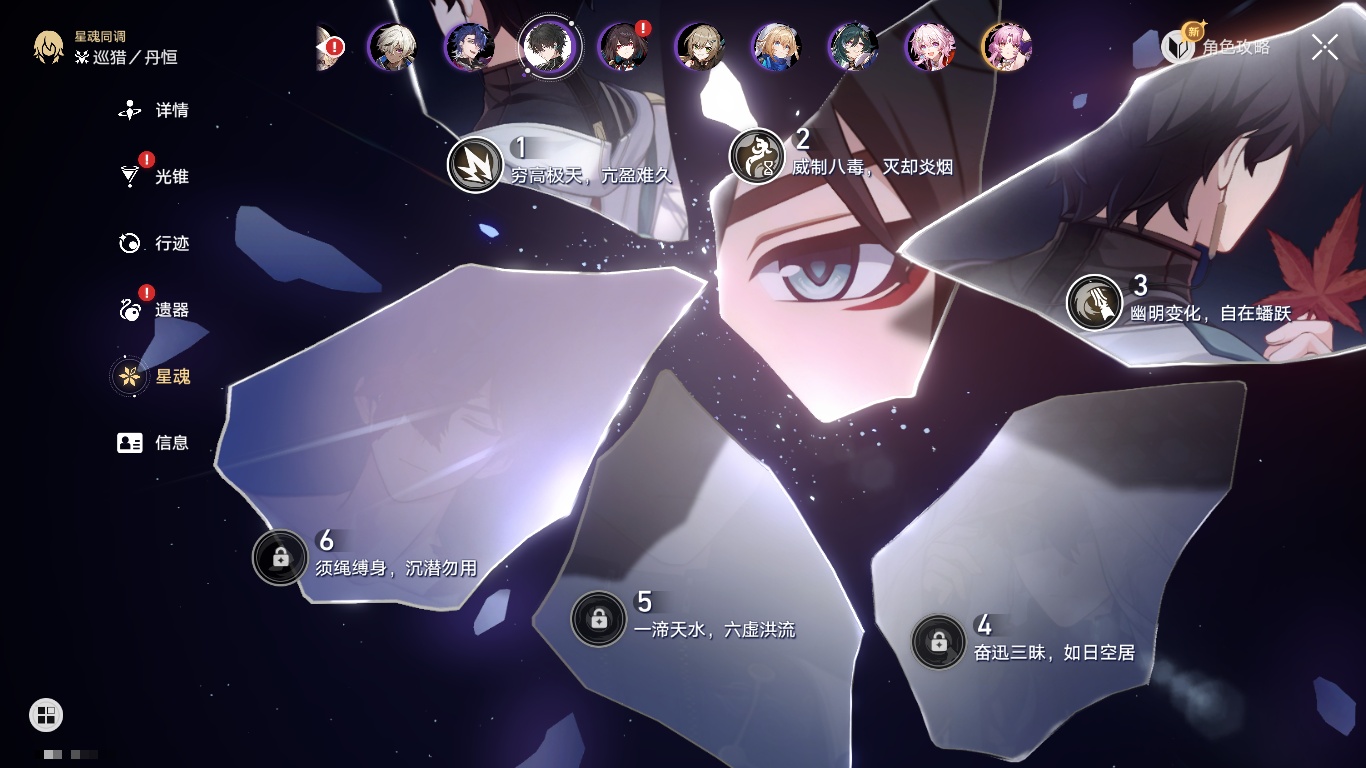1366x768 pixels.
Task: Choose eidolon 3 幽明变化，自在蟠跃
Action: coord(1094,302)
